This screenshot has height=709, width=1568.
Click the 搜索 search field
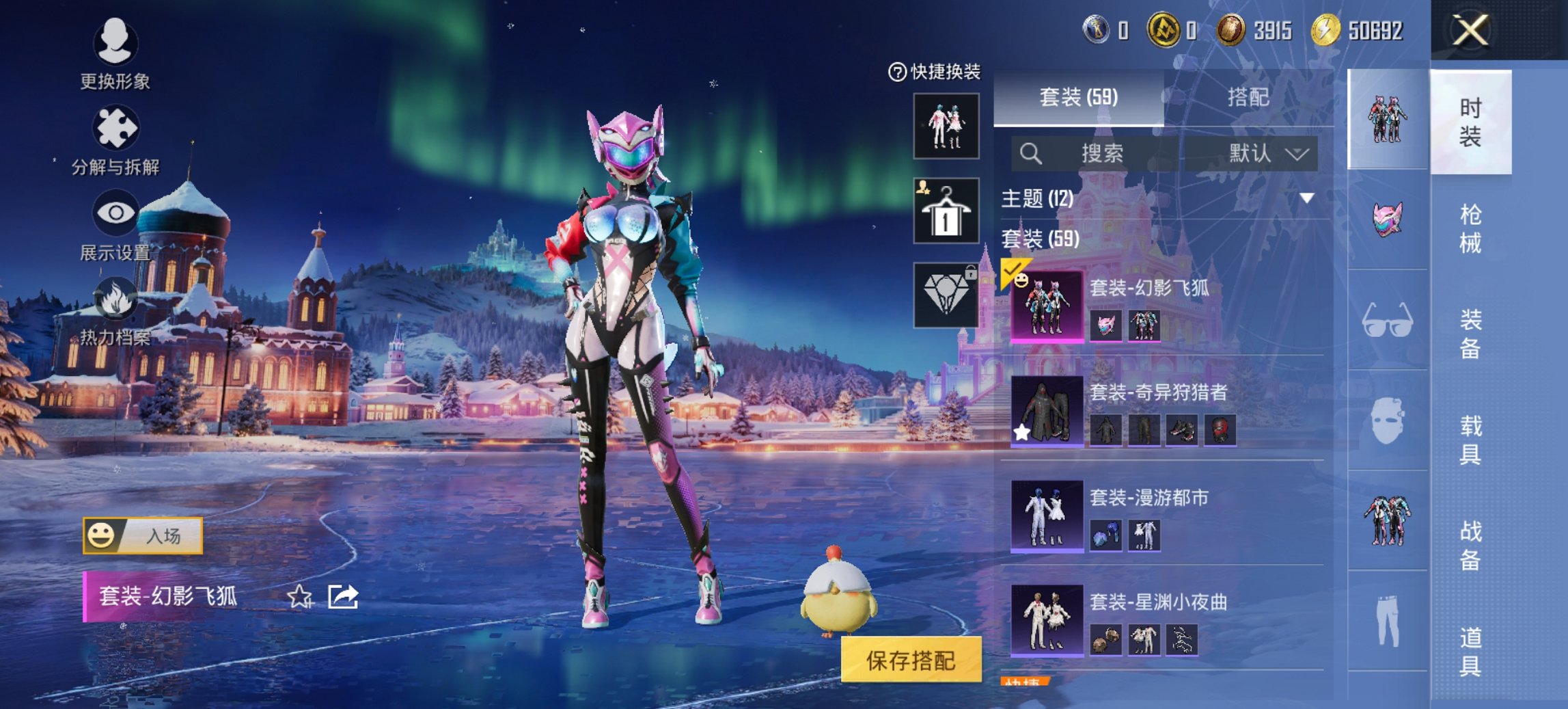[x=1101, y=153]
